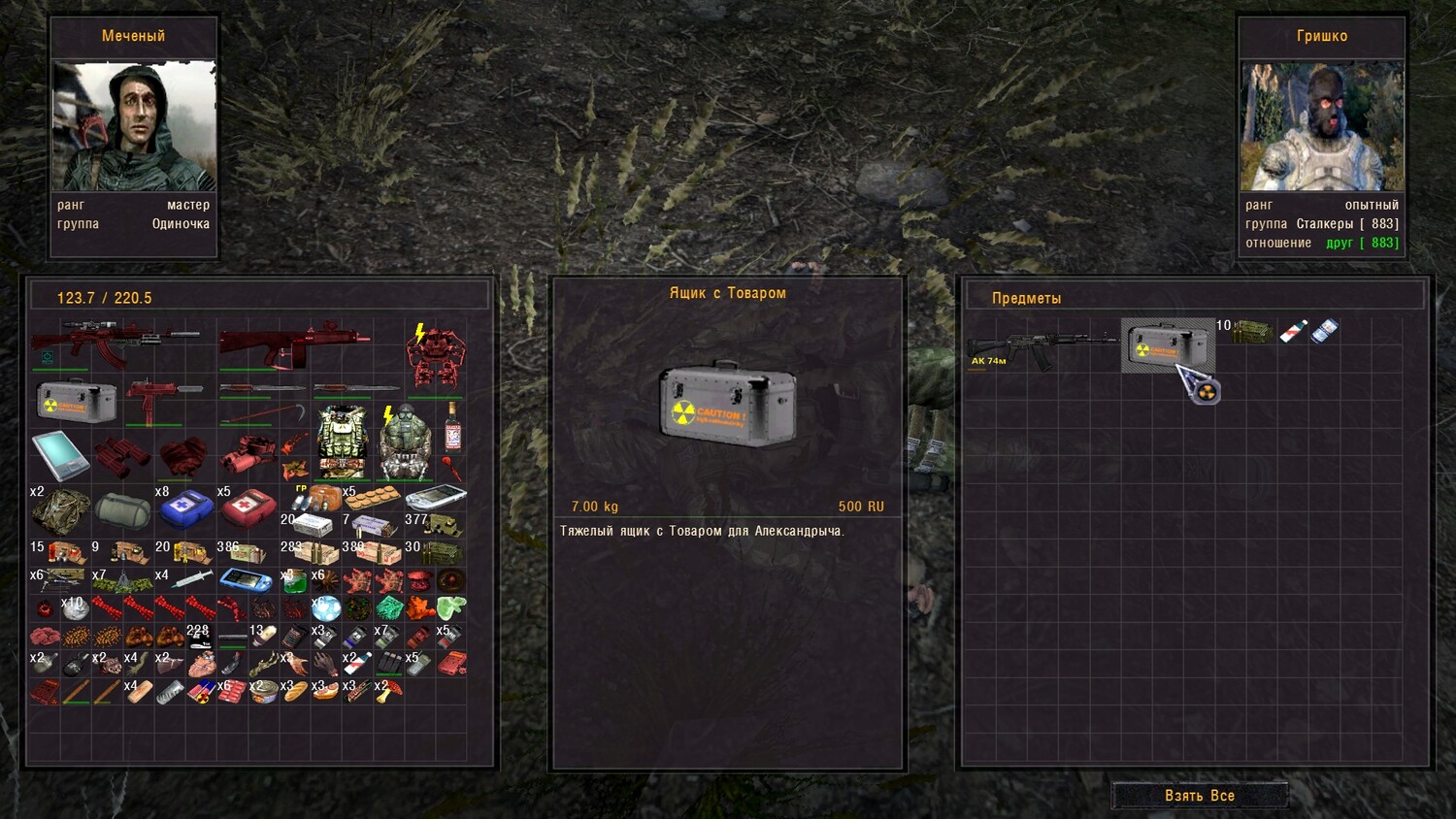Pick the grey cargo crate from Гришко's items
Image resolution: width=1456 pixels, height=819 pixels.
coord(1168,344)
